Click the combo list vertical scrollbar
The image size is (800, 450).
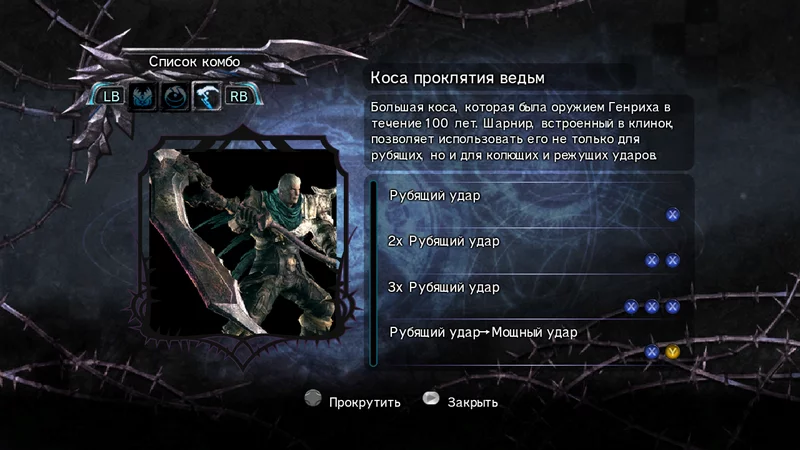click(x=373, y=272)
